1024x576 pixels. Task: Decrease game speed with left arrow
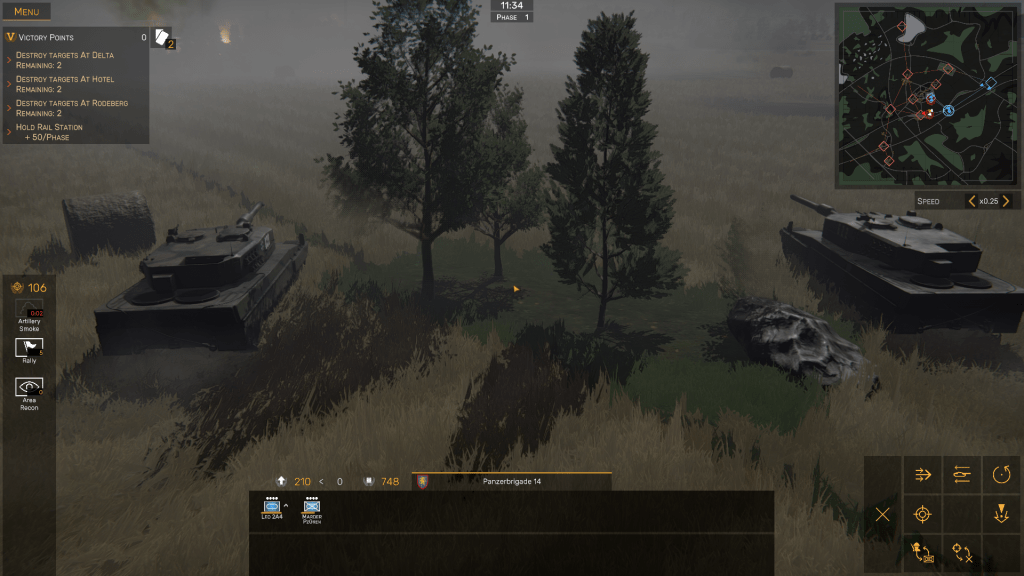[970, 201]
